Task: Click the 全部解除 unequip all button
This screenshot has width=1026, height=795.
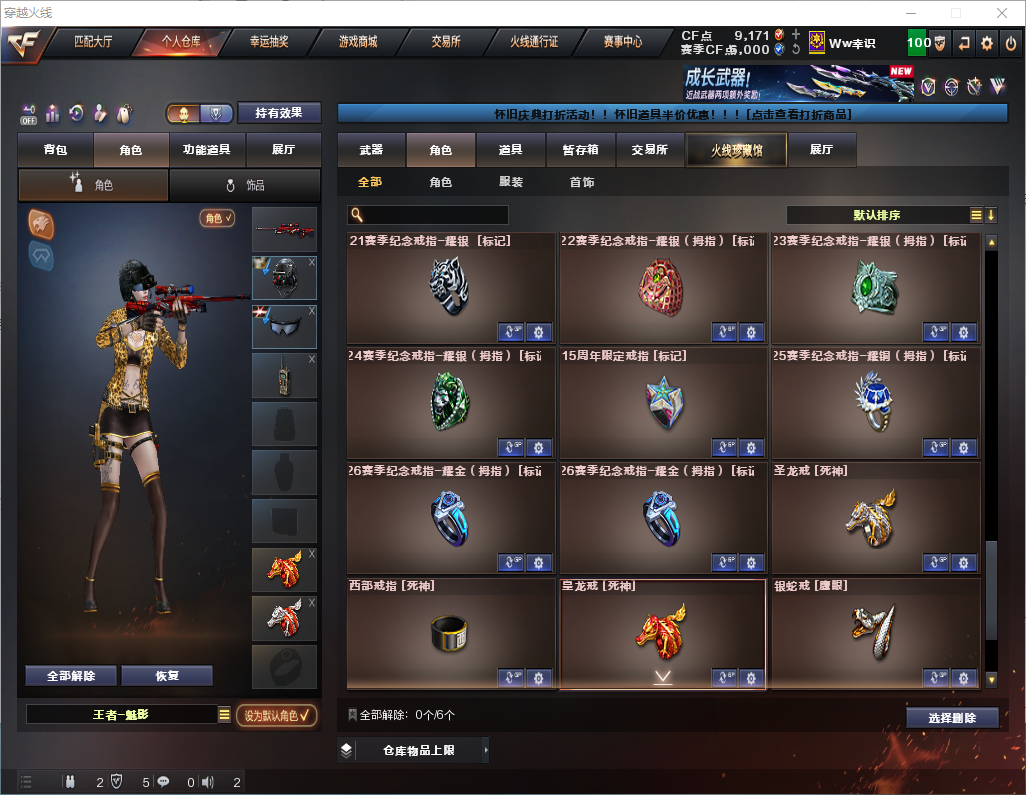Action: click(71, 675)
